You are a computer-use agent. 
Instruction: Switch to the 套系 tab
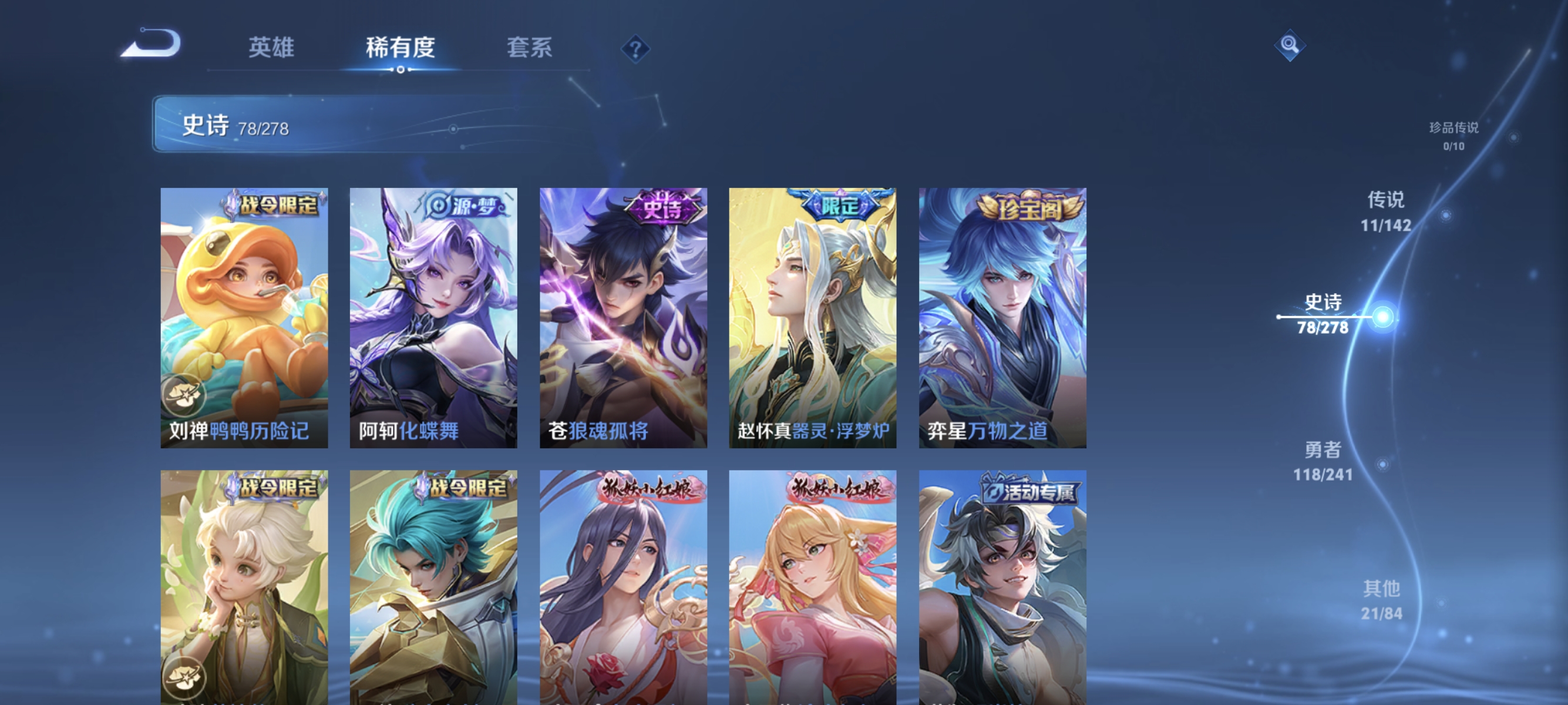[530, 48]
